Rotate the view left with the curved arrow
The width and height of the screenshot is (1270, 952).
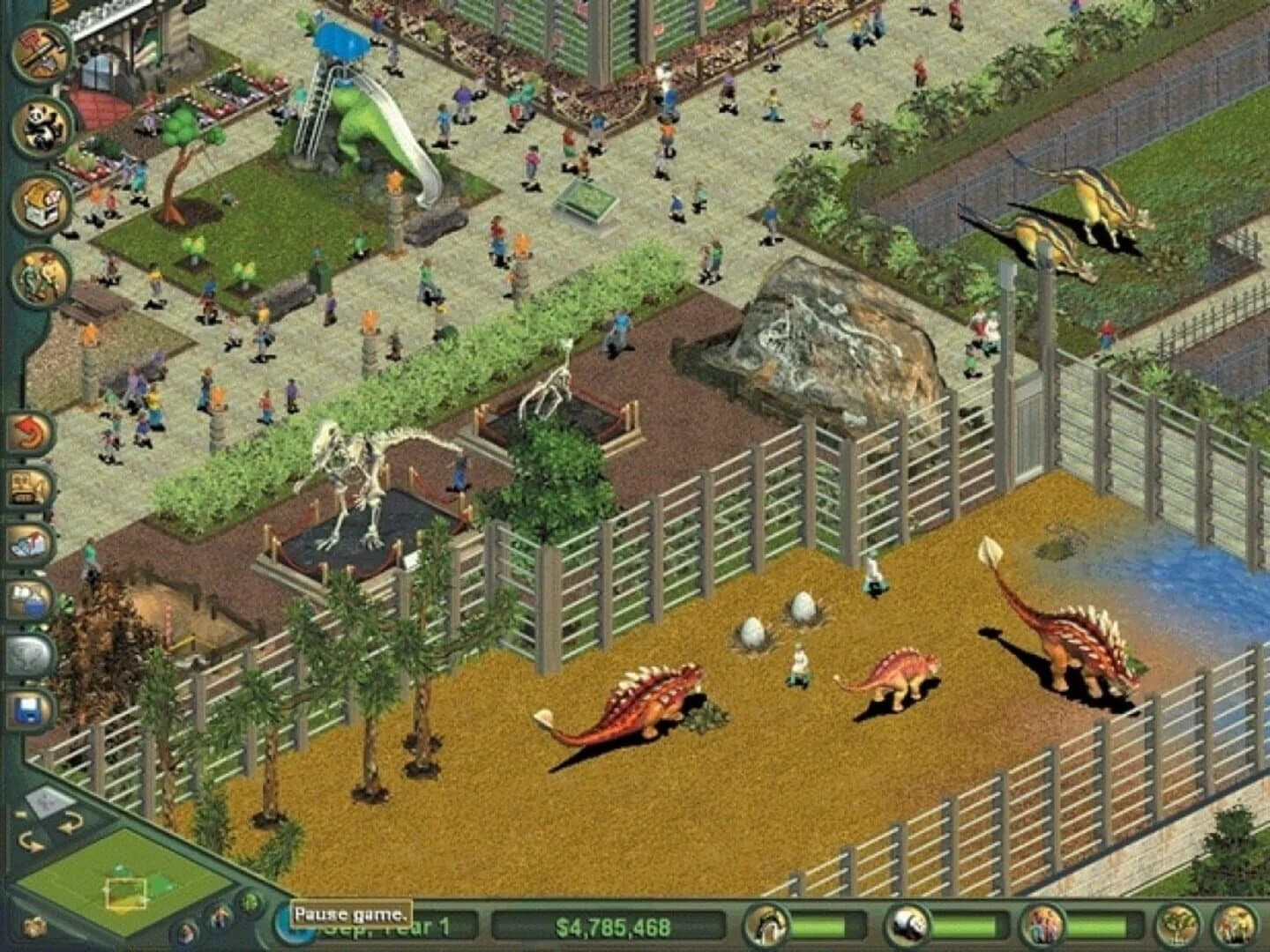point(28,844)
